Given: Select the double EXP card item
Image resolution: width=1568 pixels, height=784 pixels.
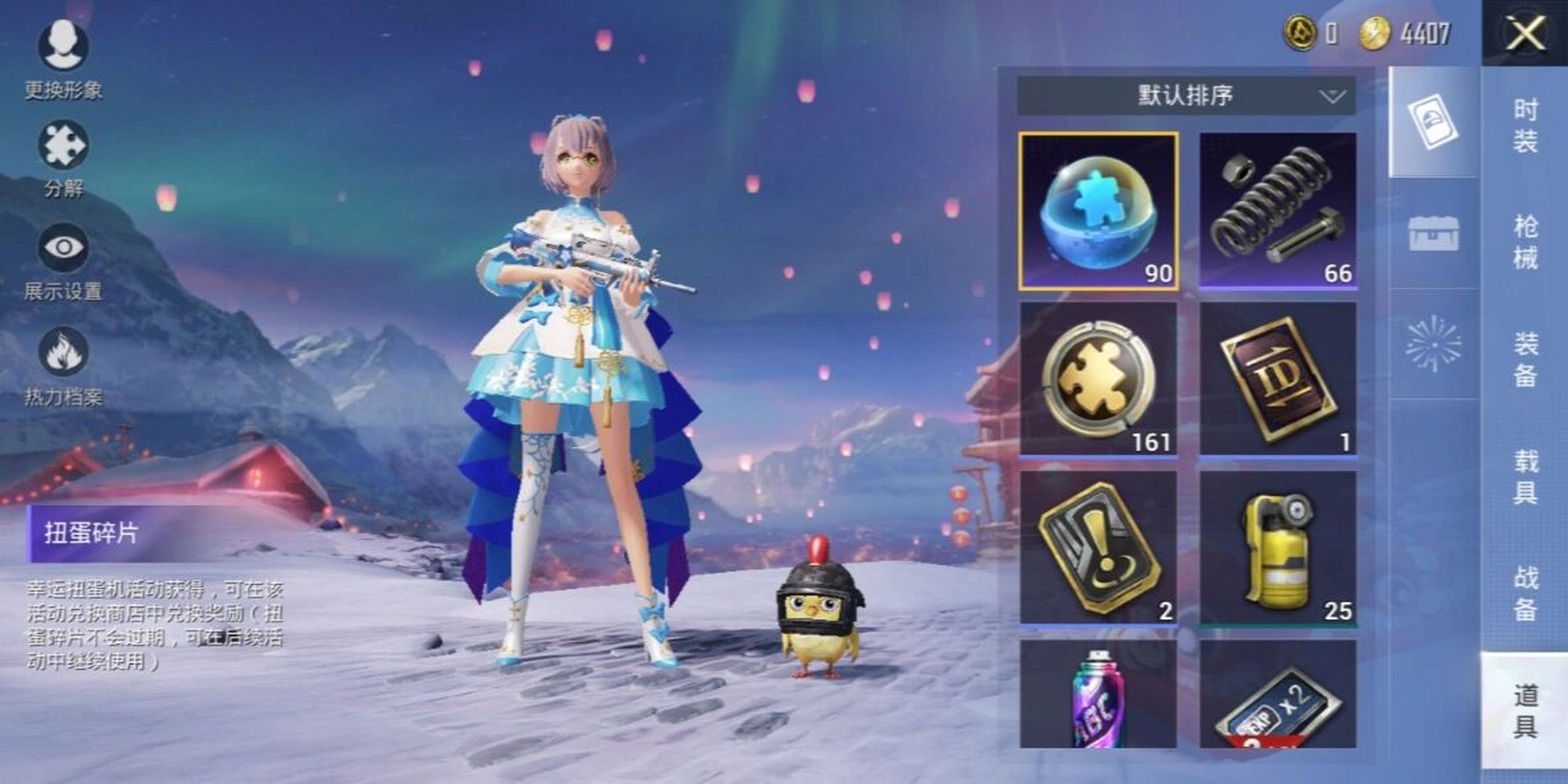Looking at the screenshot, I should tap(1278, 695).
